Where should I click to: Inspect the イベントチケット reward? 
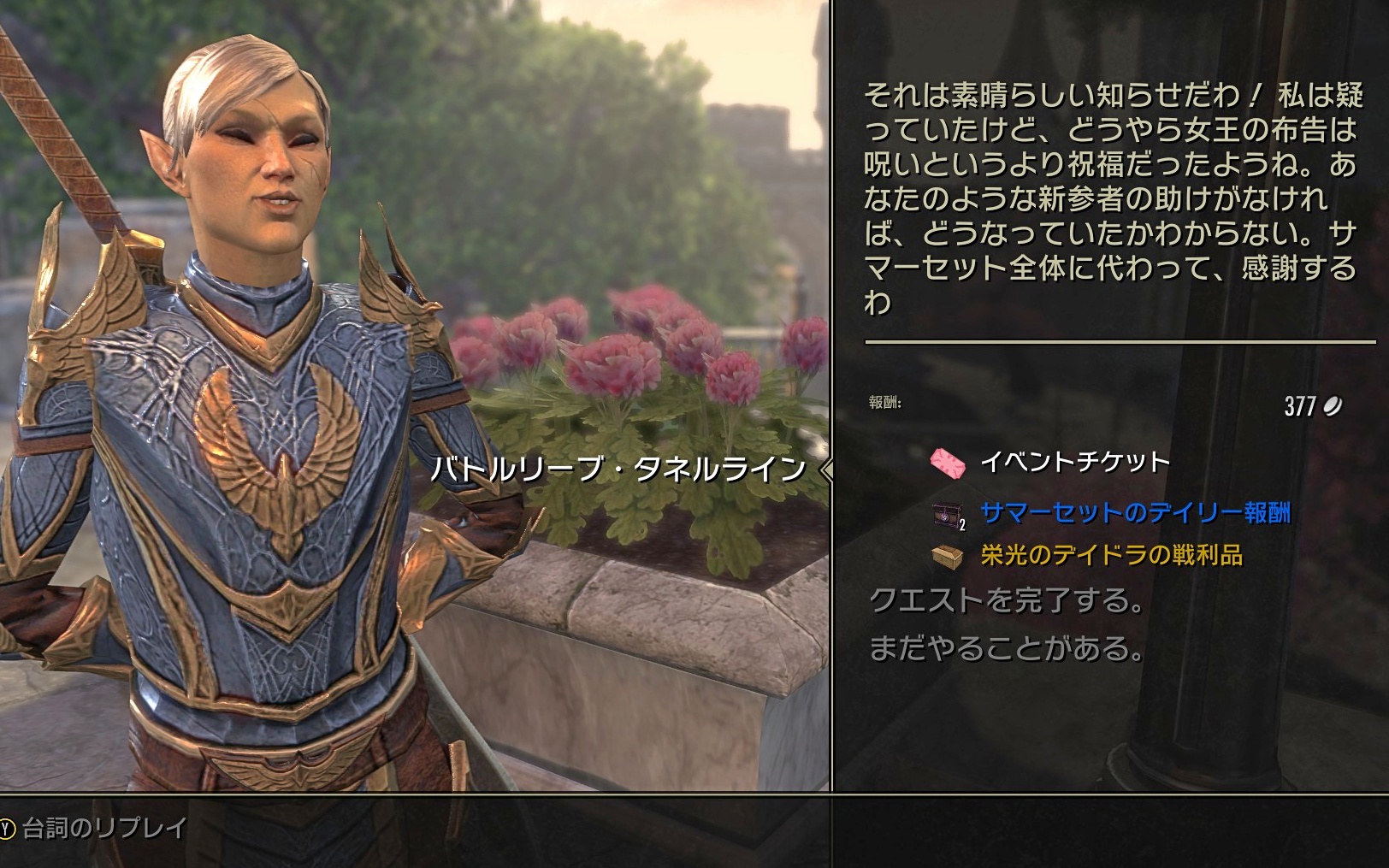coord(1073,463)
